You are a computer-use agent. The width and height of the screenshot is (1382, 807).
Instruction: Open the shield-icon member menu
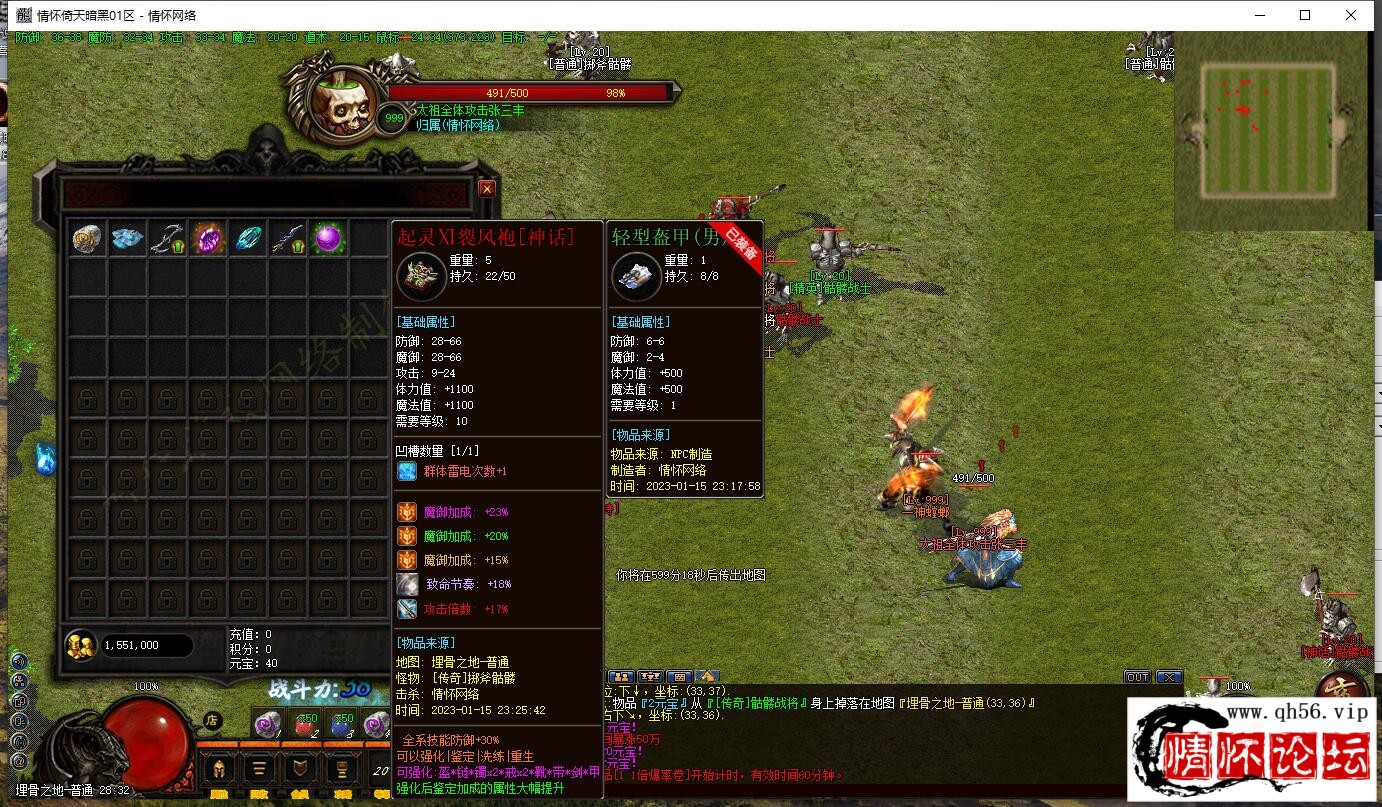point(299,769)
